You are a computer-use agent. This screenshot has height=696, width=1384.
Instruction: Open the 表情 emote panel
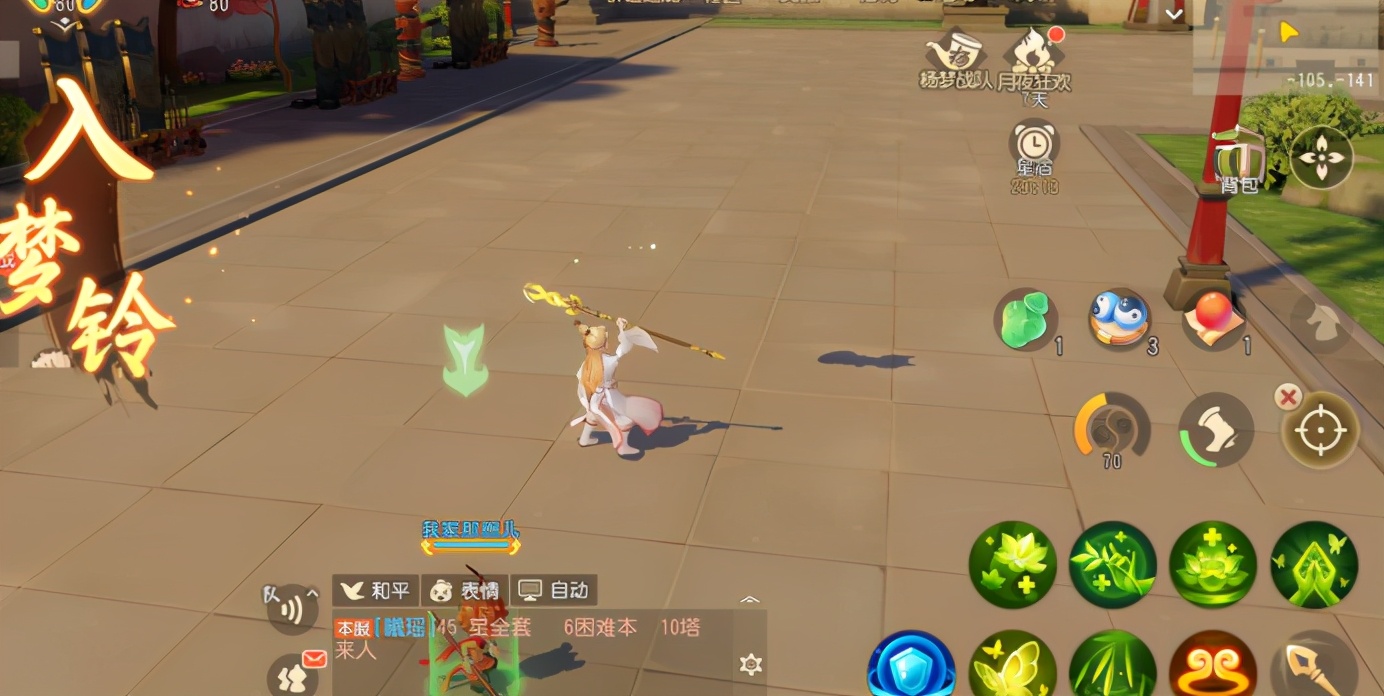[x=465, y=590]
